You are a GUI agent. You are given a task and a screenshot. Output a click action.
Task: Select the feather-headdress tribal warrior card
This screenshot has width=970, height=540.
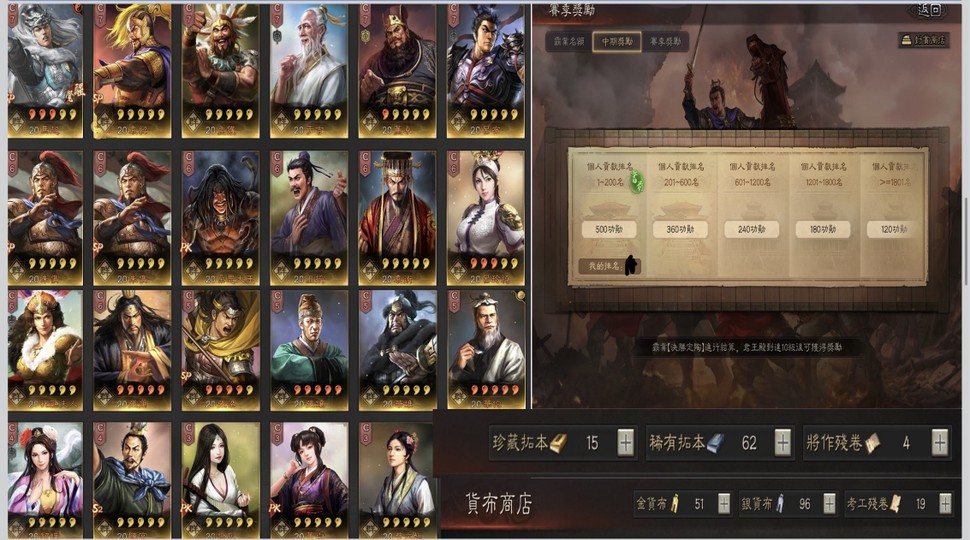point(221,68)
